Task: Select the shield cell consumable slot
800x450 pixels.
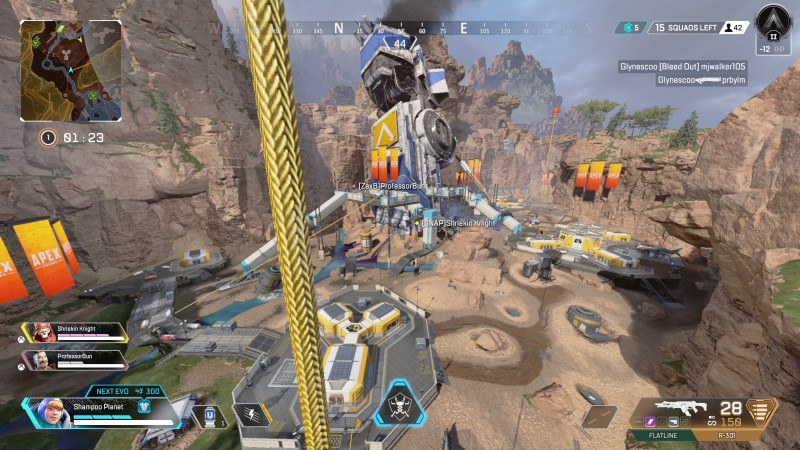Action: pos(210,415)
